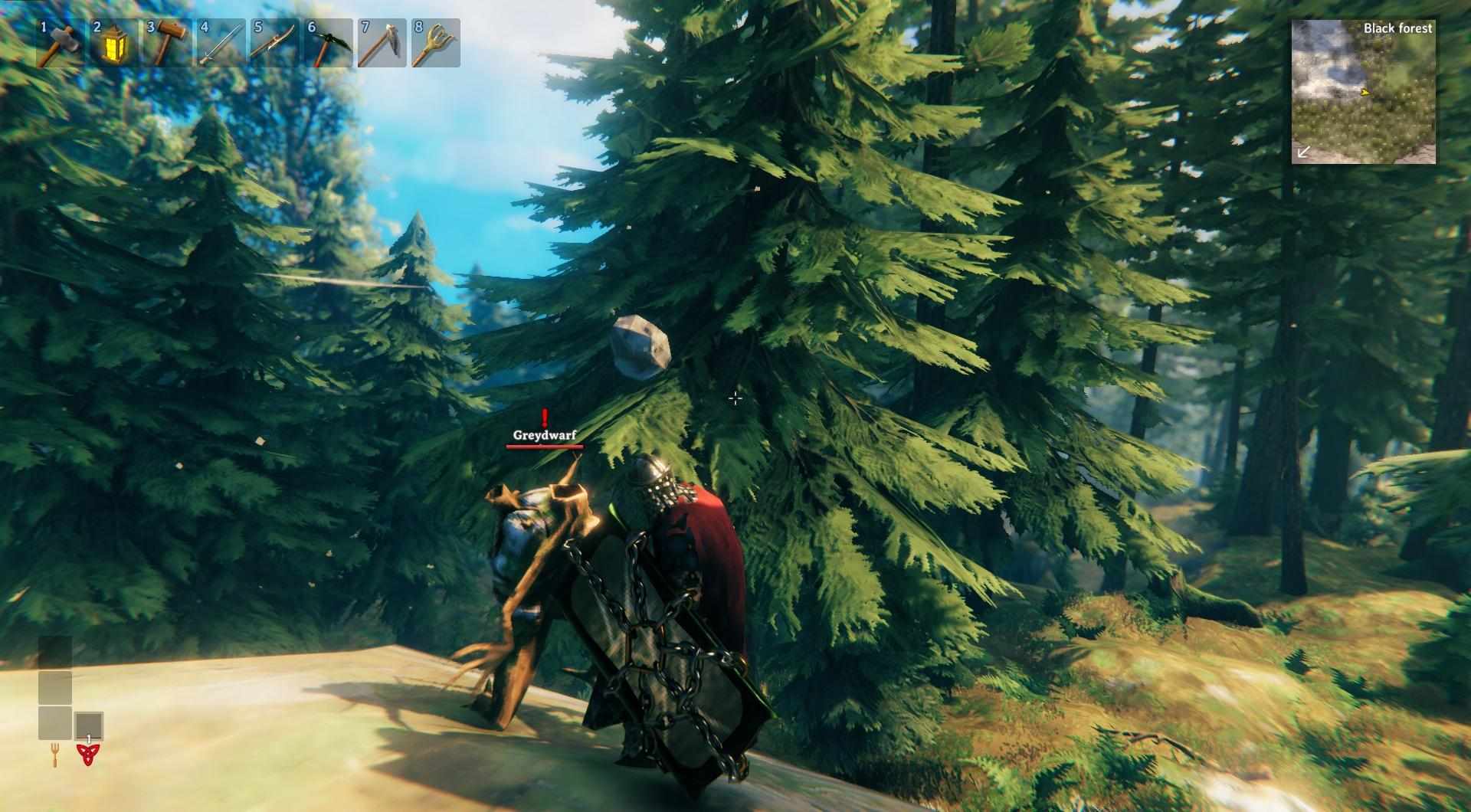Click the yellow player marker on minimap

1365,93
